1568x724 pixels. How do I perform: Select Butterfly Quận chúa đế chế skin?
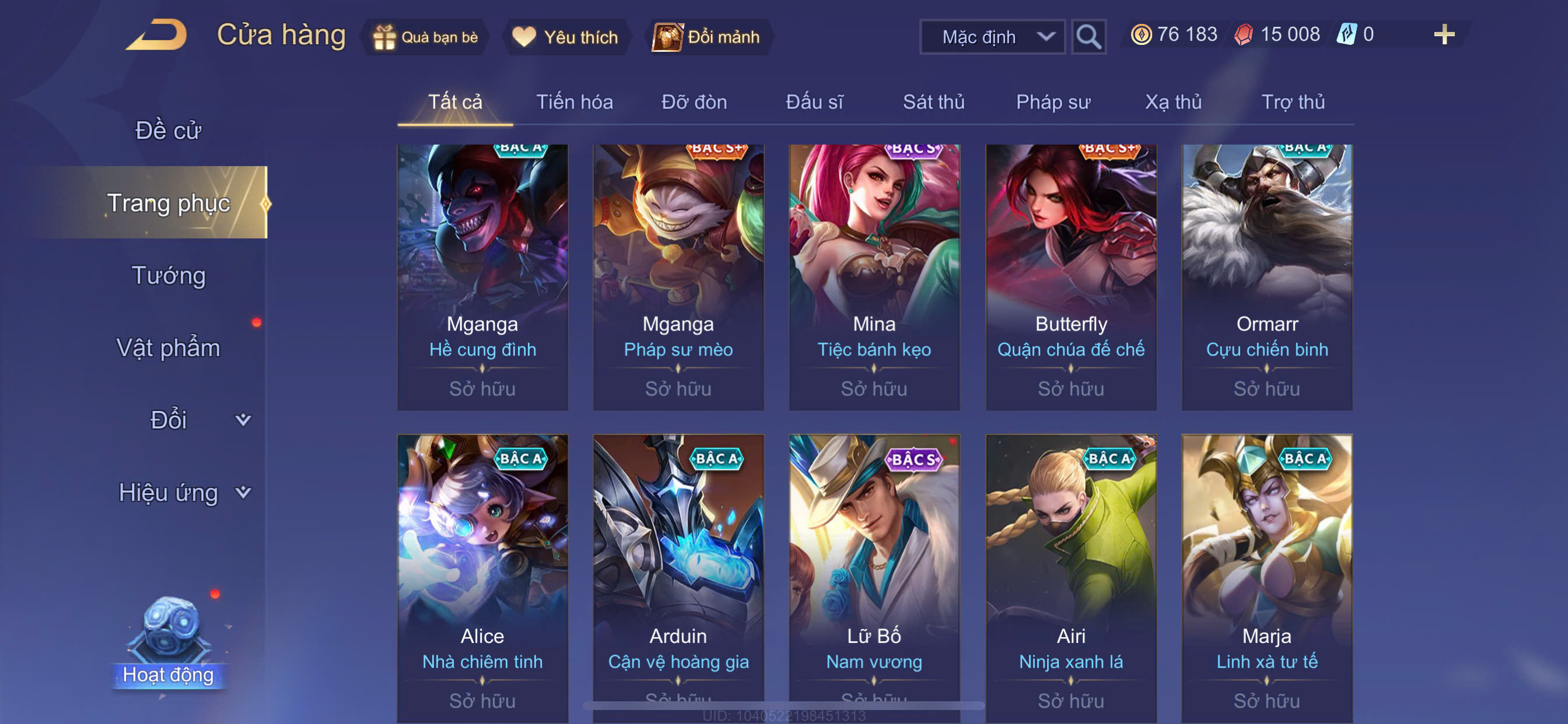point(1070,277)
